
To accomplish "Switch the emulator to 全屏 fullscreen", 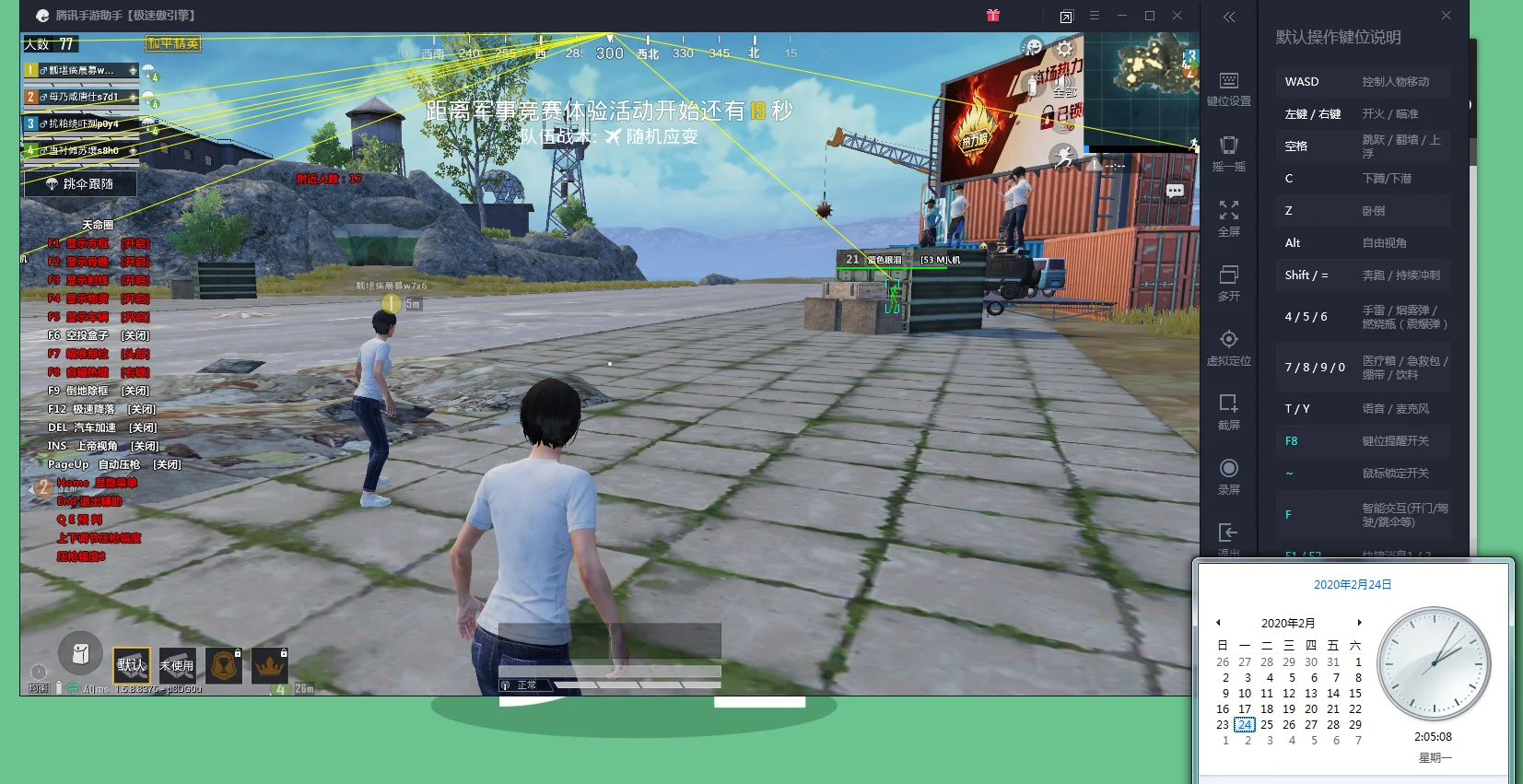I will pyautogui.click(x=1229, y=218).
